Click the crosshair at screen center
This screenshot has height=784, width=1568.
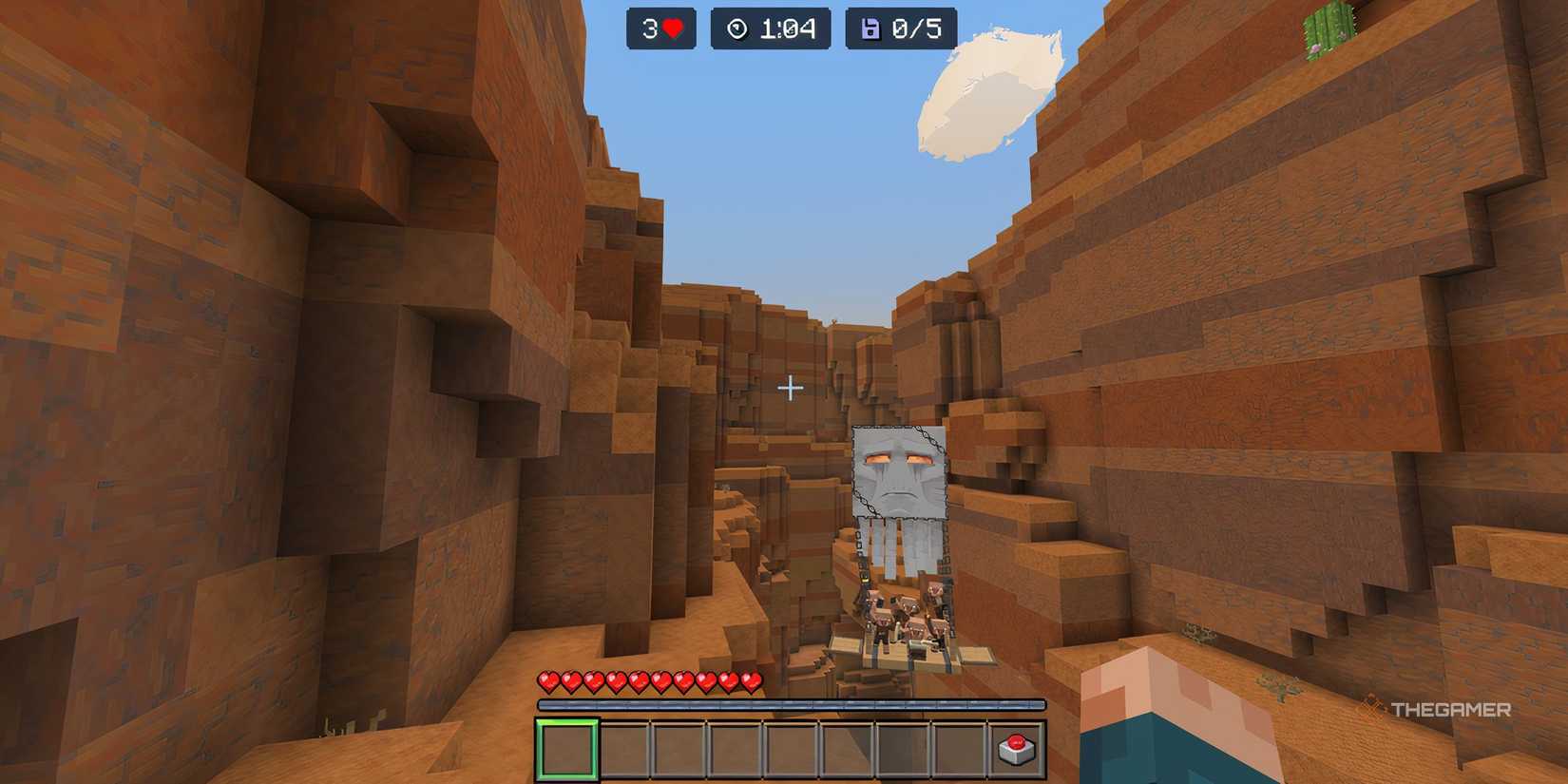(789, 386)
